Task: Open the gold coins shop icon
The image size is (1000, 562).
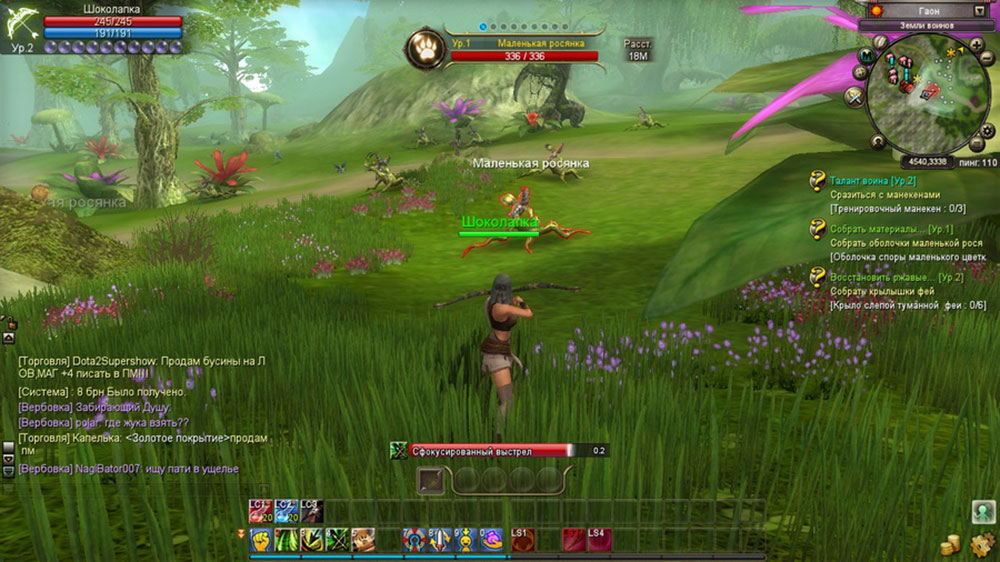Action: 952,545
